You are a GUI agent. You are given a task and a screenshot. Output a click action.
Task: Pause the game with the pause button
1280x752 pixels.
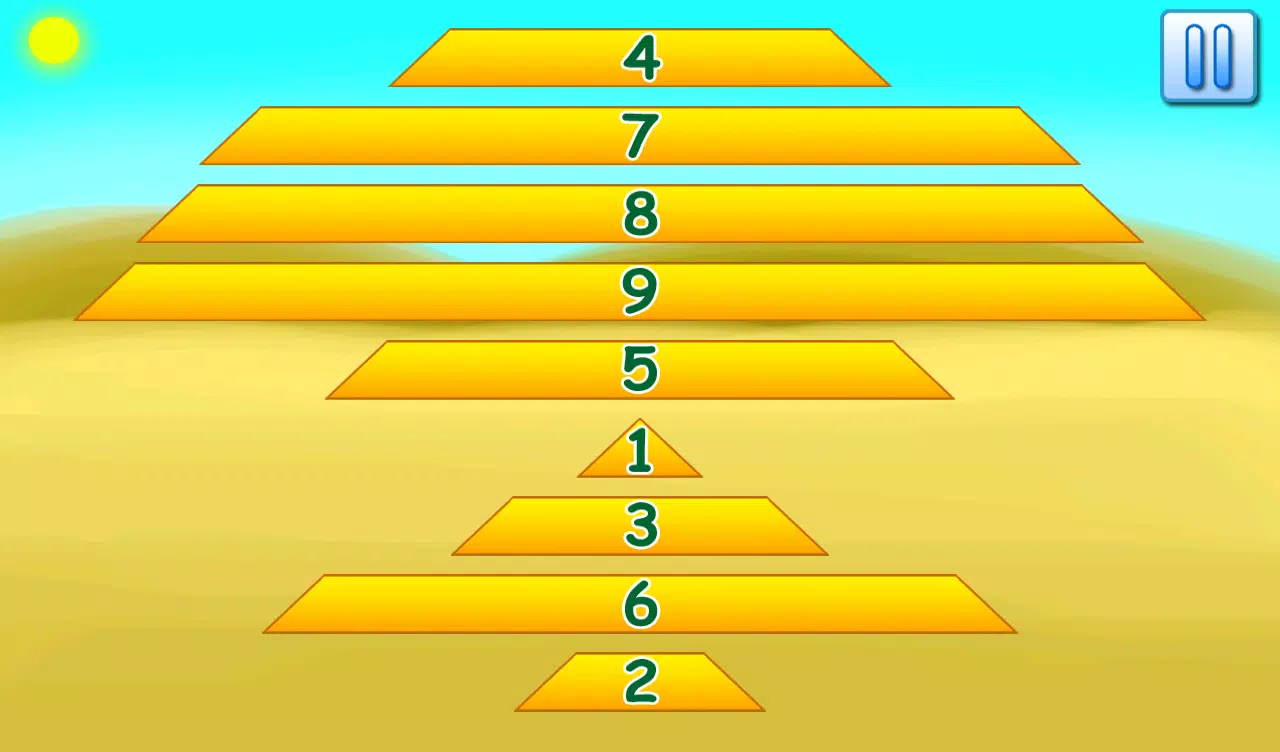(1206, 55)
